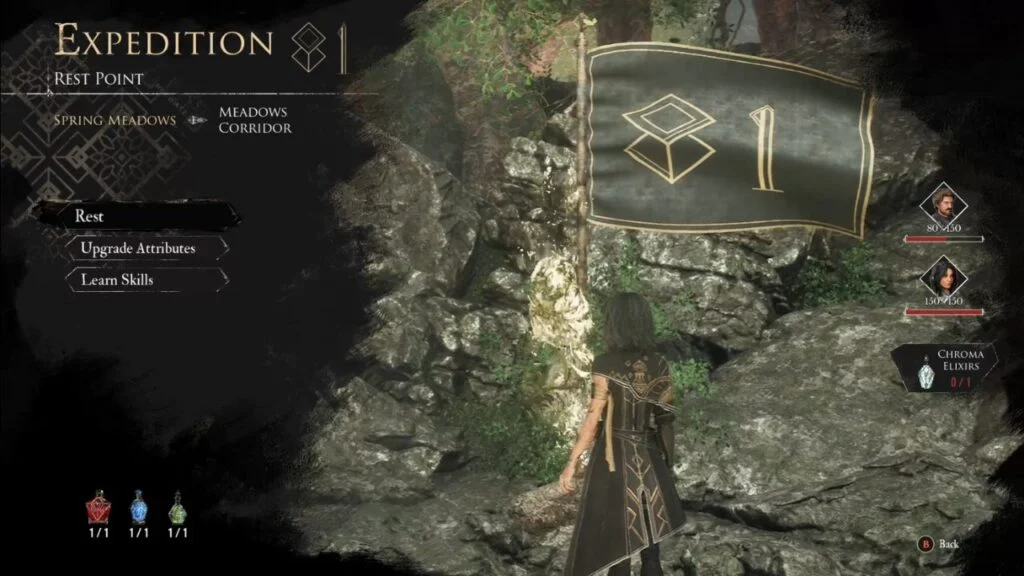Select the bearded man party portrait
1024x576 pixels.
click(x=945, y=207)
